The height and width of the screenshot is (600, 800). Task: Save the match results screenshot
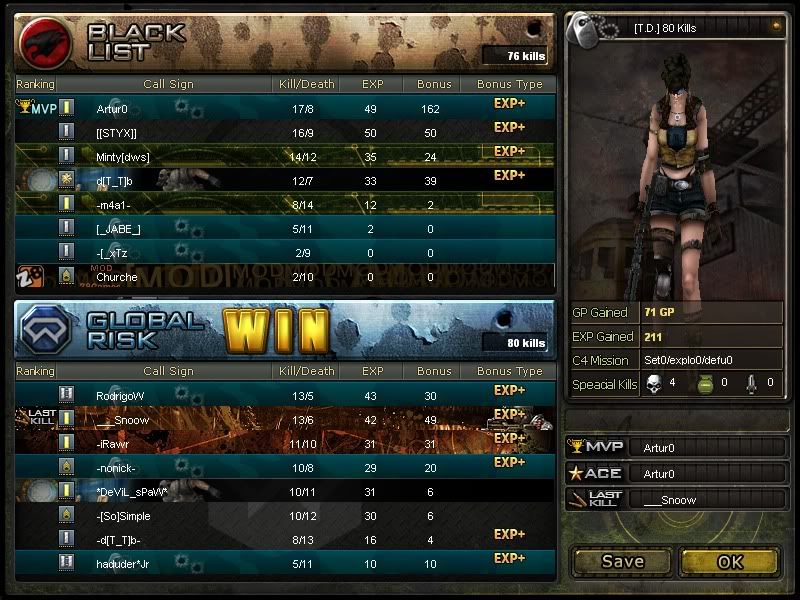tap(622, 561)
